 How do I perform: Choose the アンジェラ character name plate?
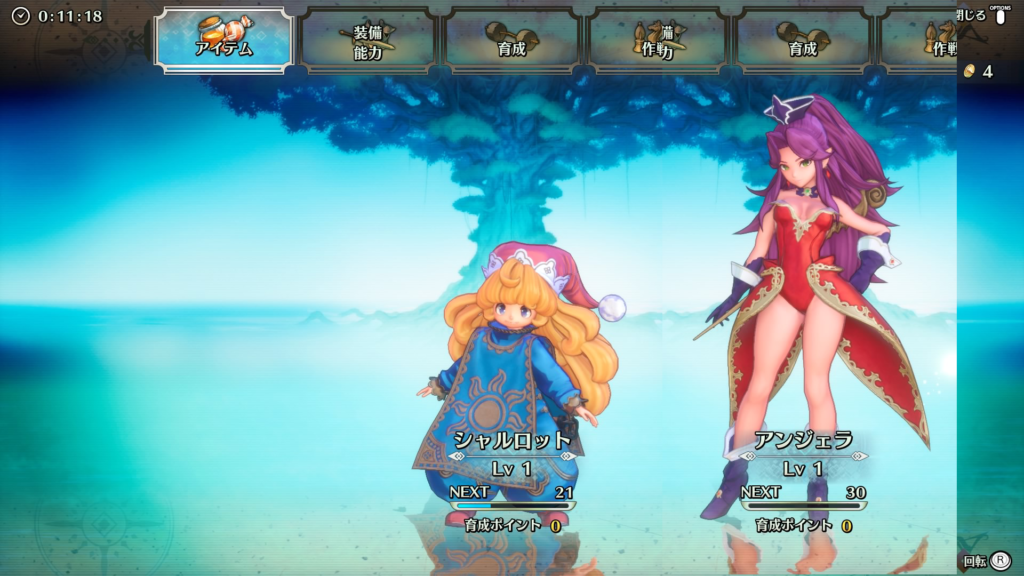point(803,441)
